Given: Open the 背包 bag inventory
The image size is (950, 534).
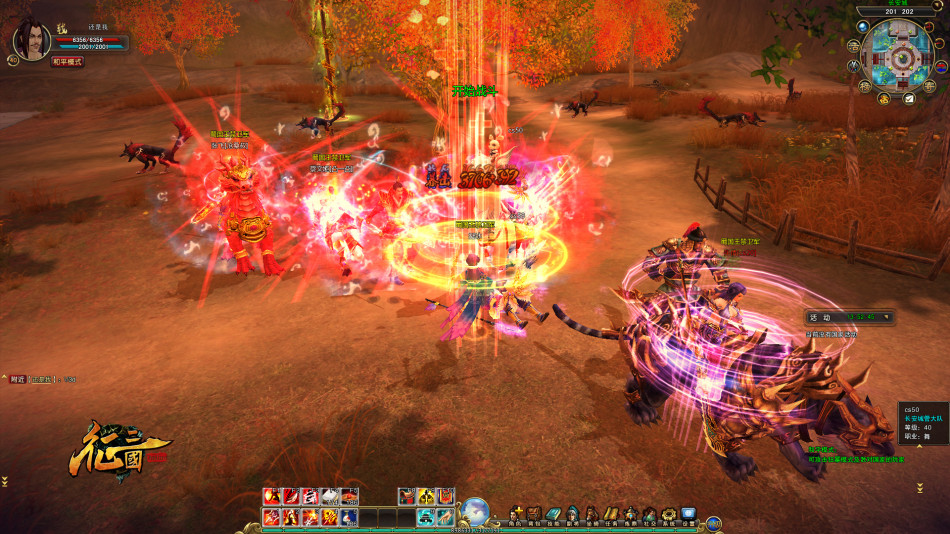Looking at the screenshot, I should 534,515.
